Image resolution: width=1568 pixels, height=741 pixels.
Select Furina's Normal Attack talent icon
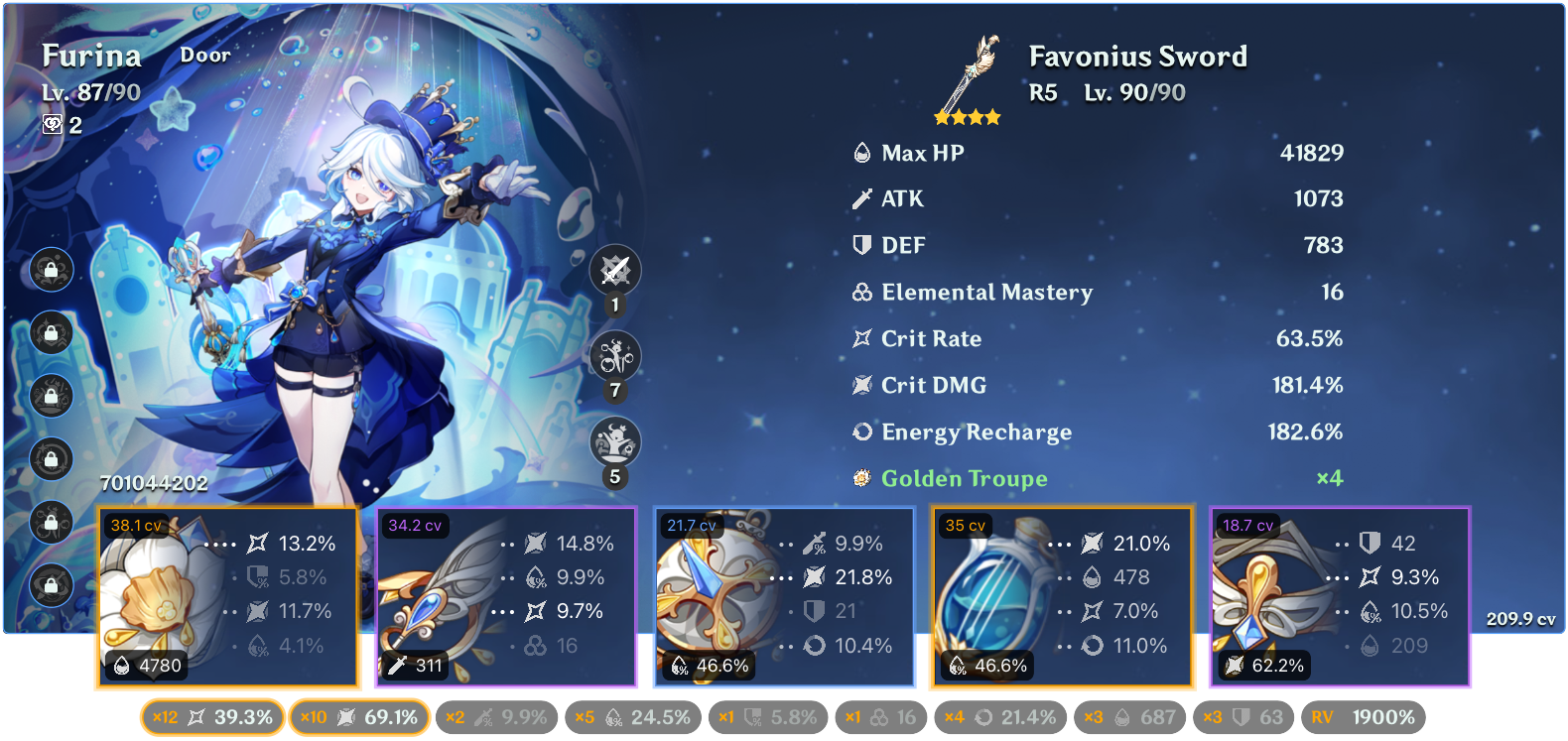[x=615, y=270]
